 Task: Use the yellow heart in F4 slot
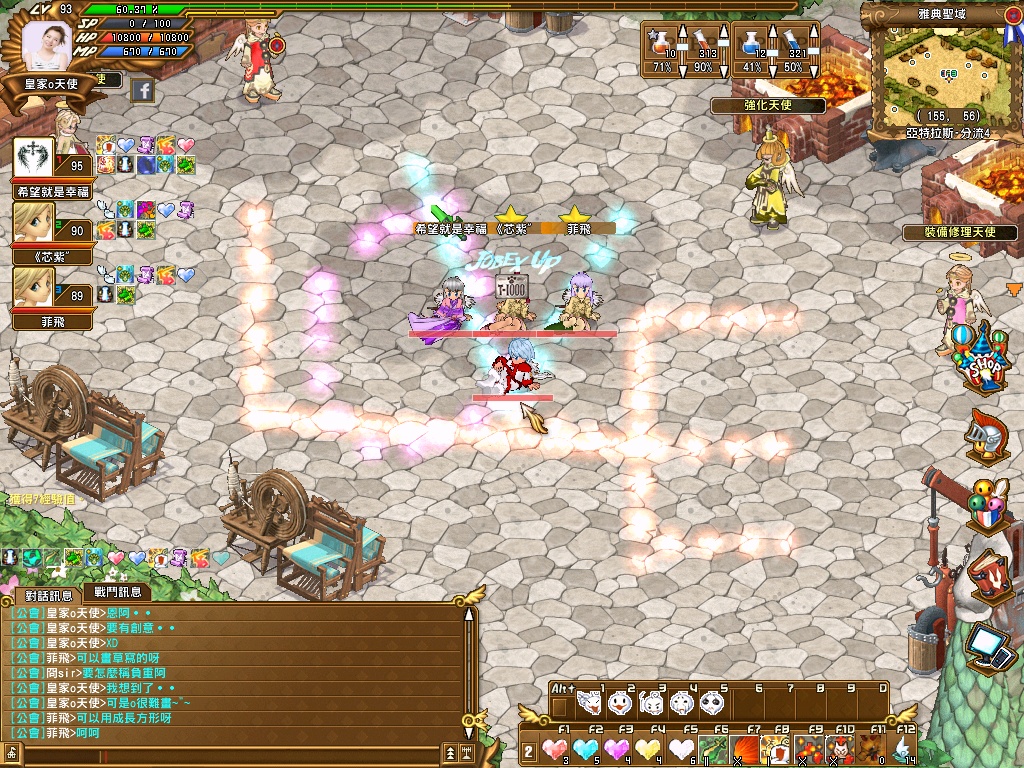649,748
